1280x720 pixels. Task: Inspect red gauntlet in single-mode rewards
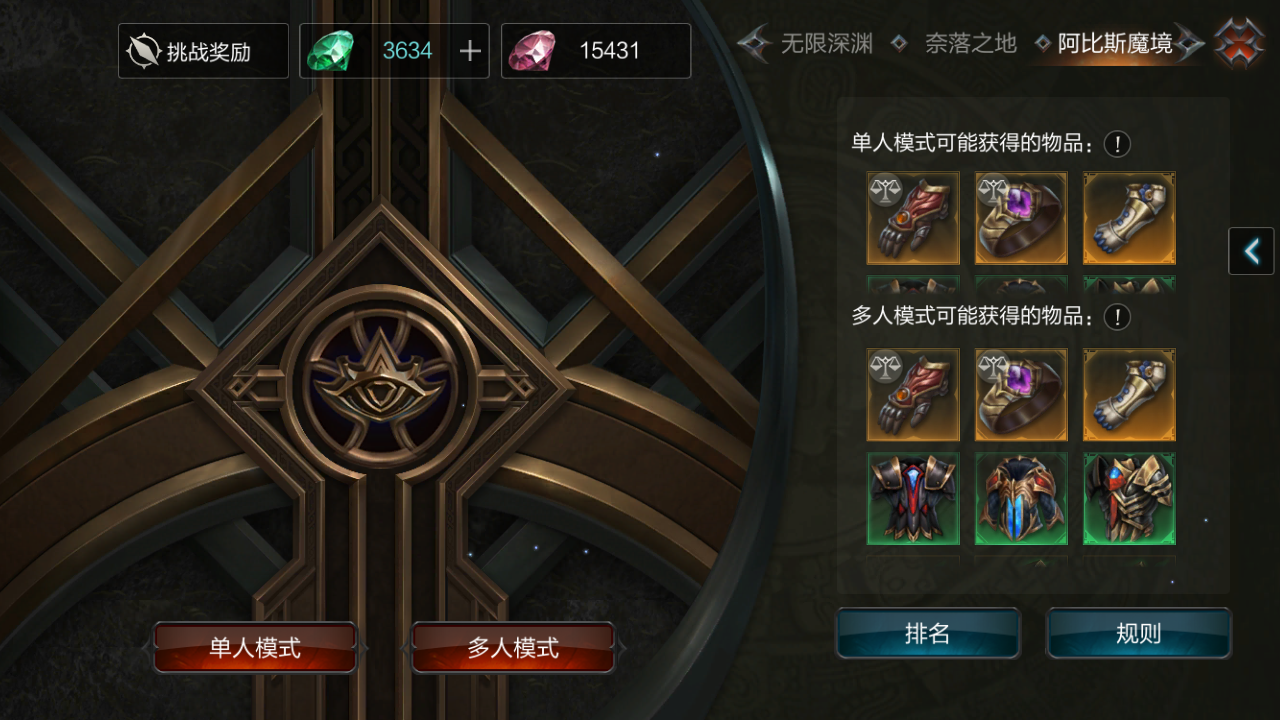pos(913,218)
